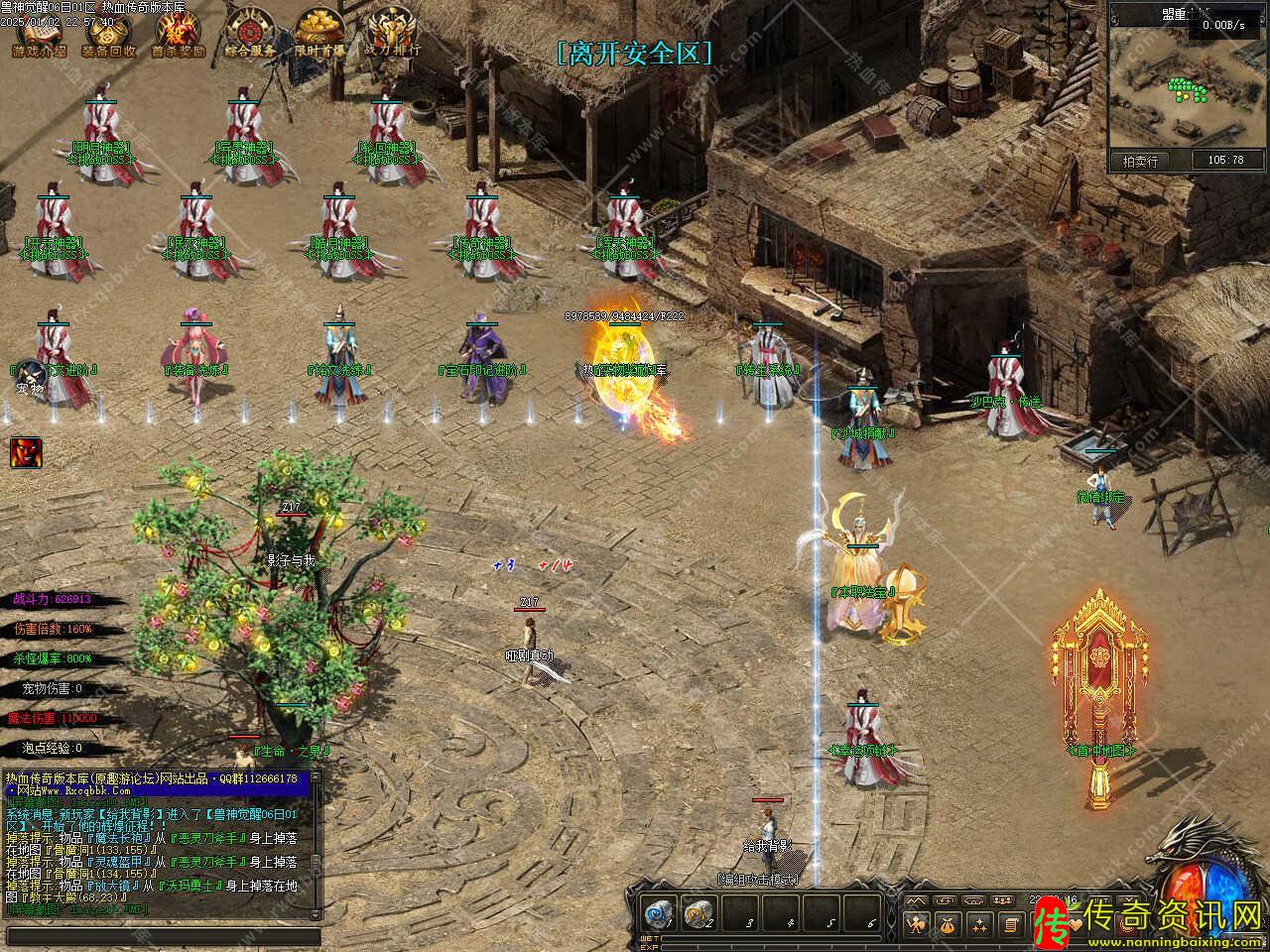Open the scroll quest log icon
The image size is (1270, 952).
click(1011, 925)
